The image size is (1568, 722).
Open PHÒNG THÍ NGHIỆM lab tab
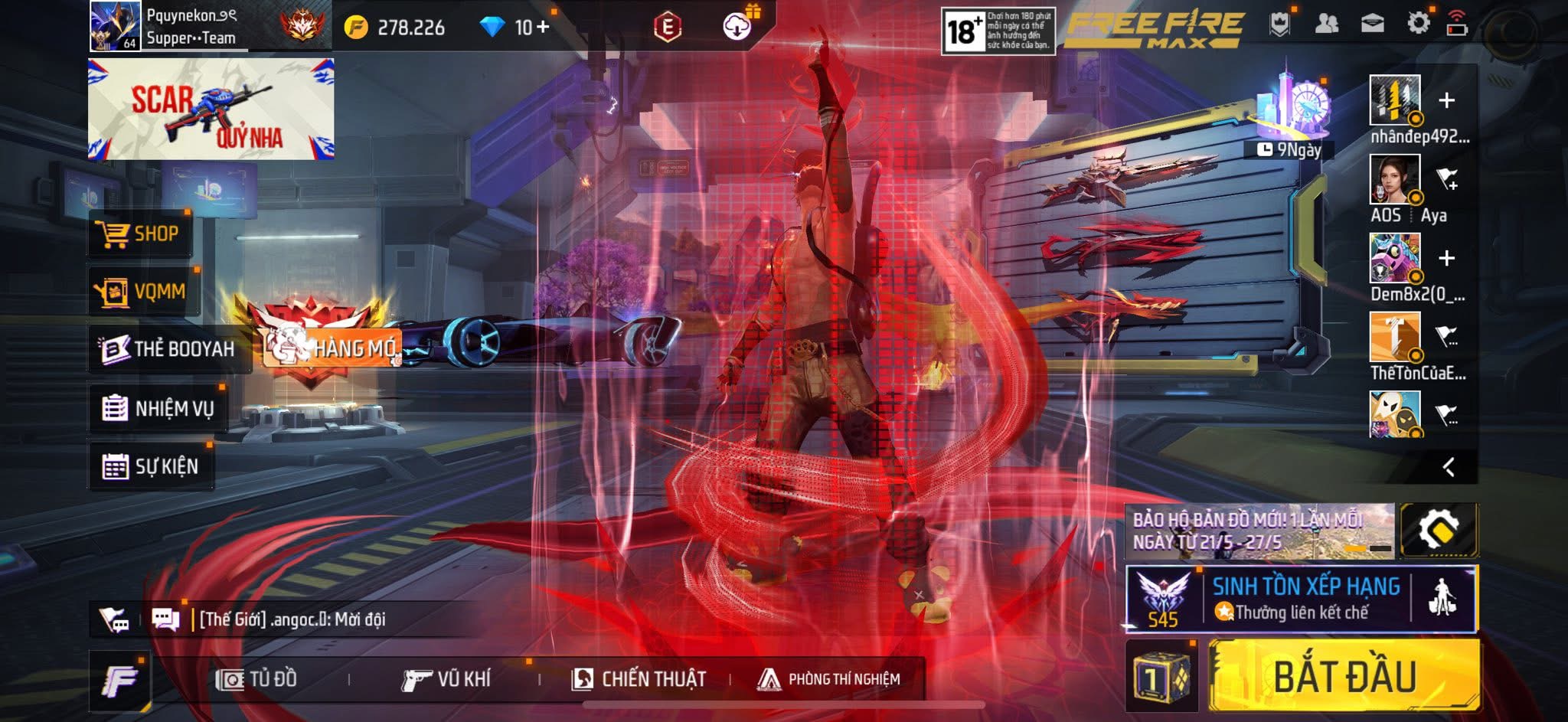tap(829, 679)
